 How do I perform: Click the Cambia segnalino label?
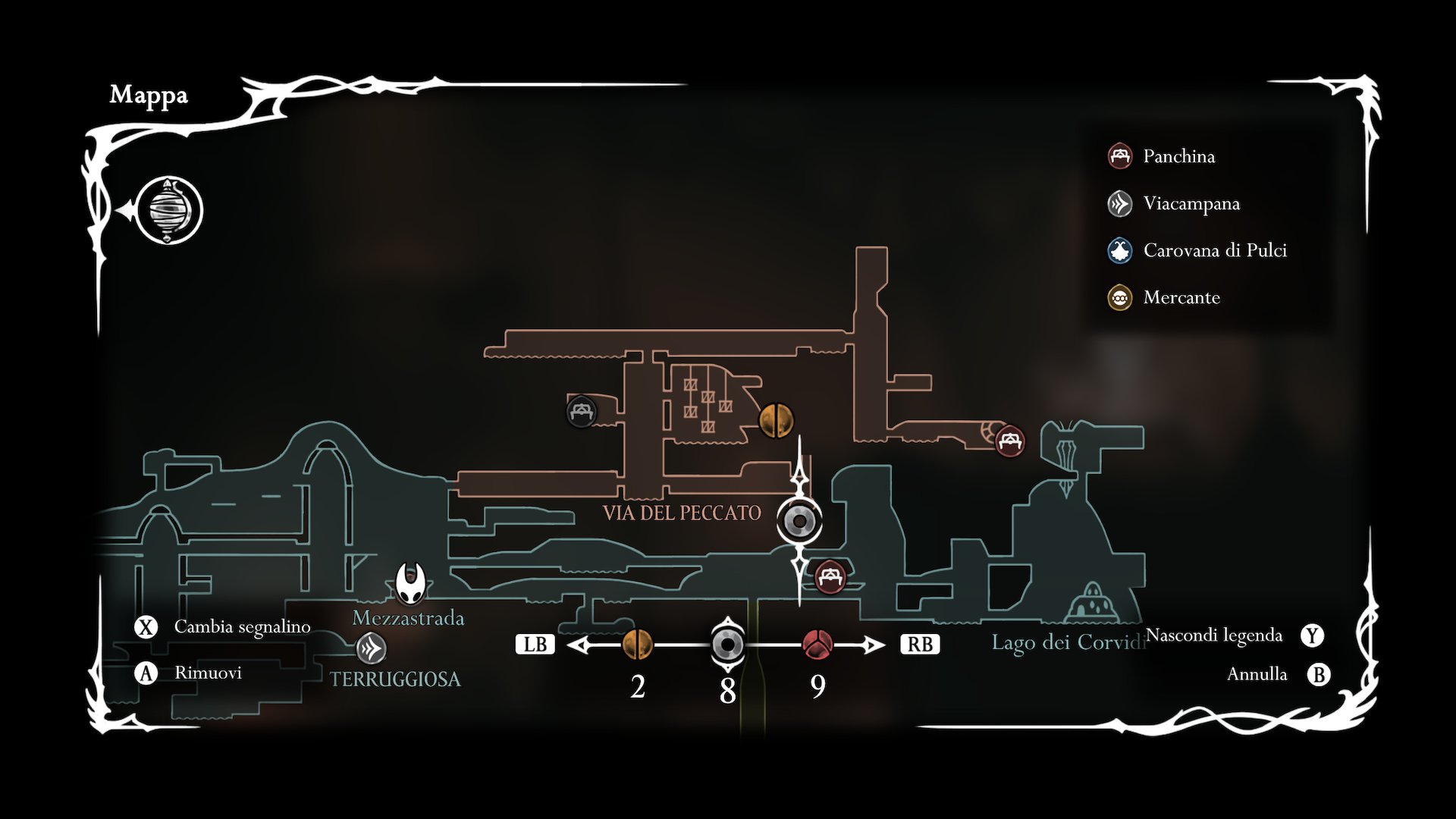click(x=242, y=626)
